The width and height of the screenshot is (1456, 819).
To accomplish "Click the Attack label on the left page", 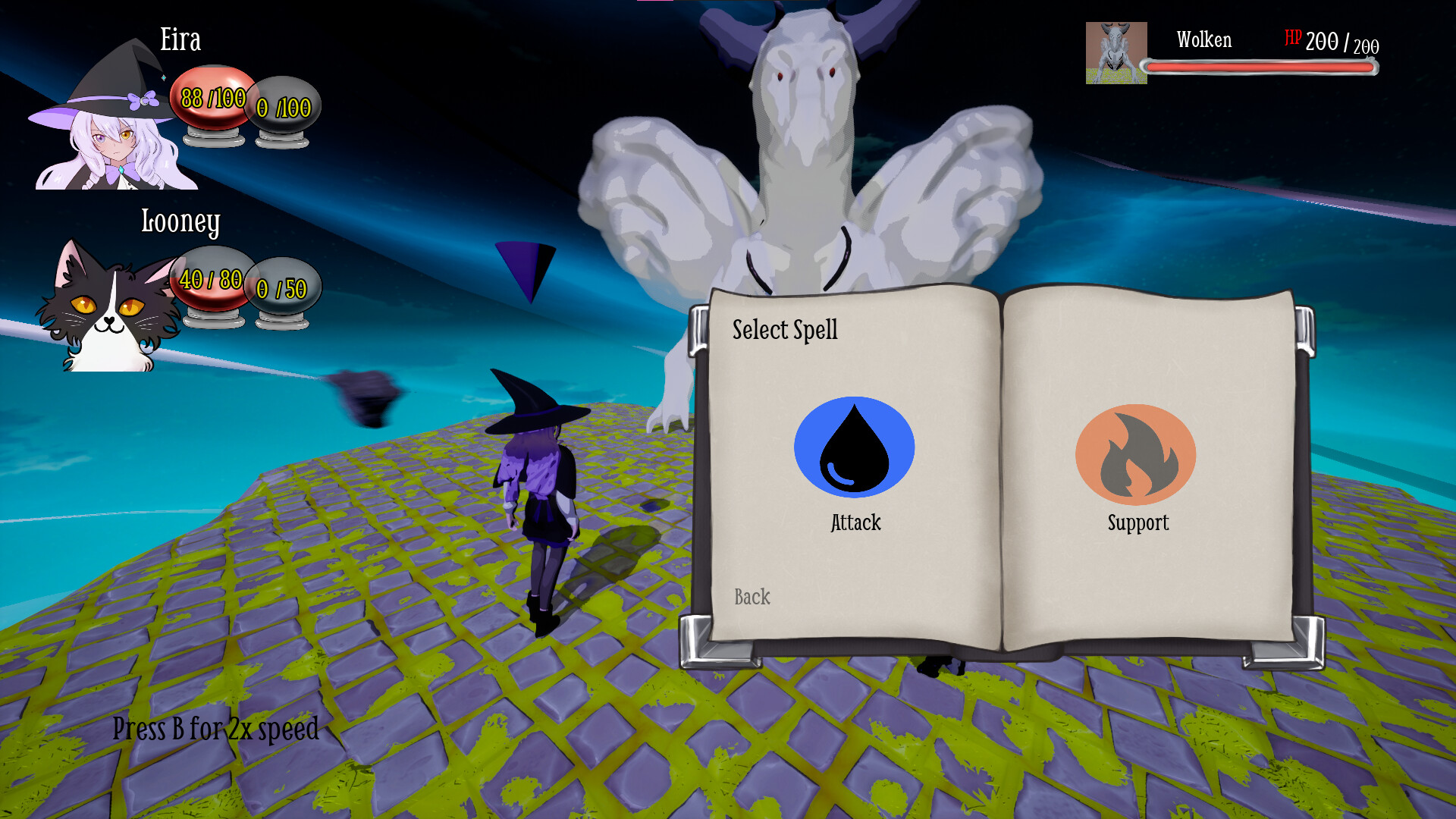I will [x=855, y=522].
